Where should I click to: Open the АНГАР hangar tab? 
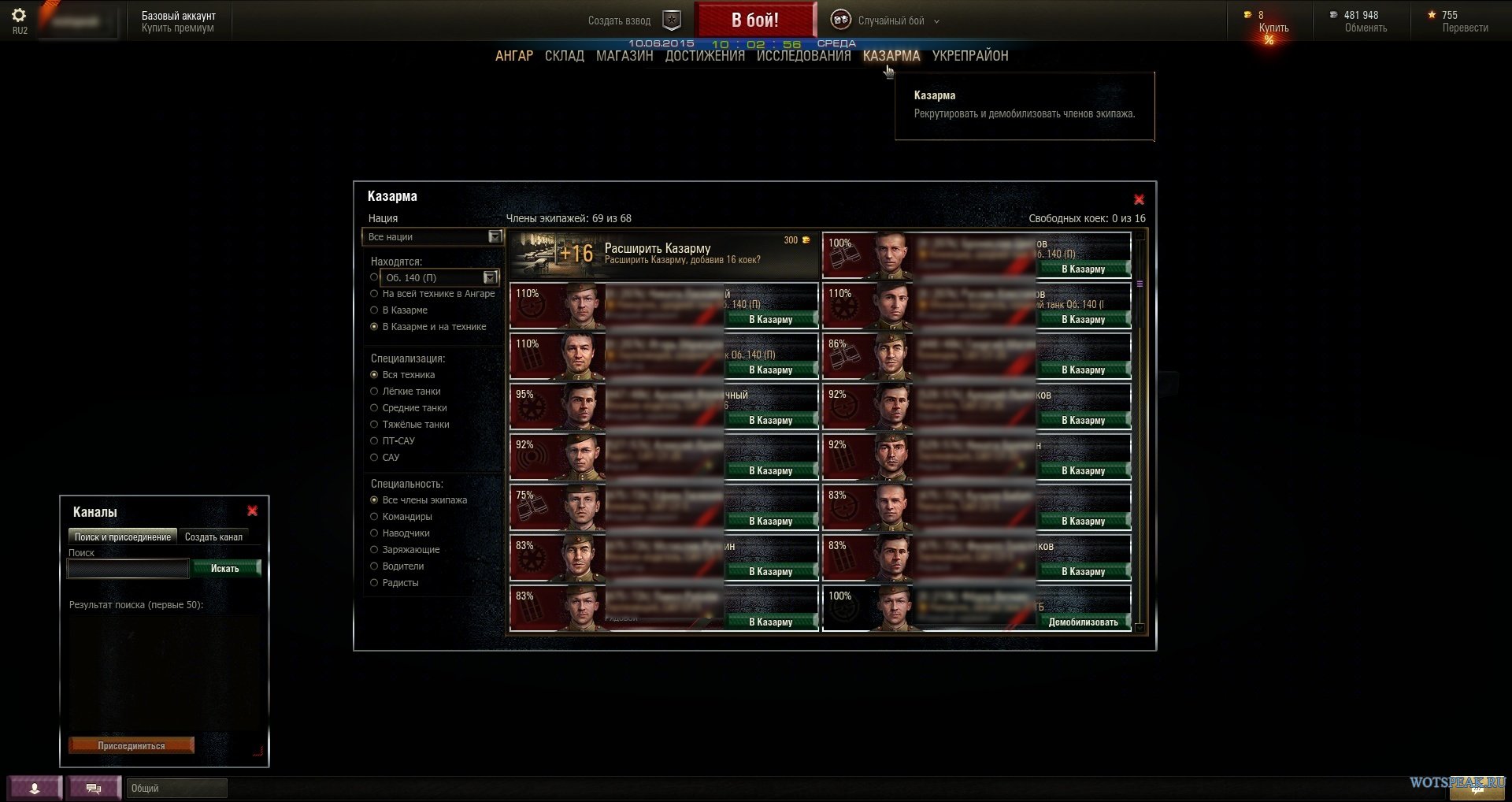pyautogui.click(x=513, y=56)
